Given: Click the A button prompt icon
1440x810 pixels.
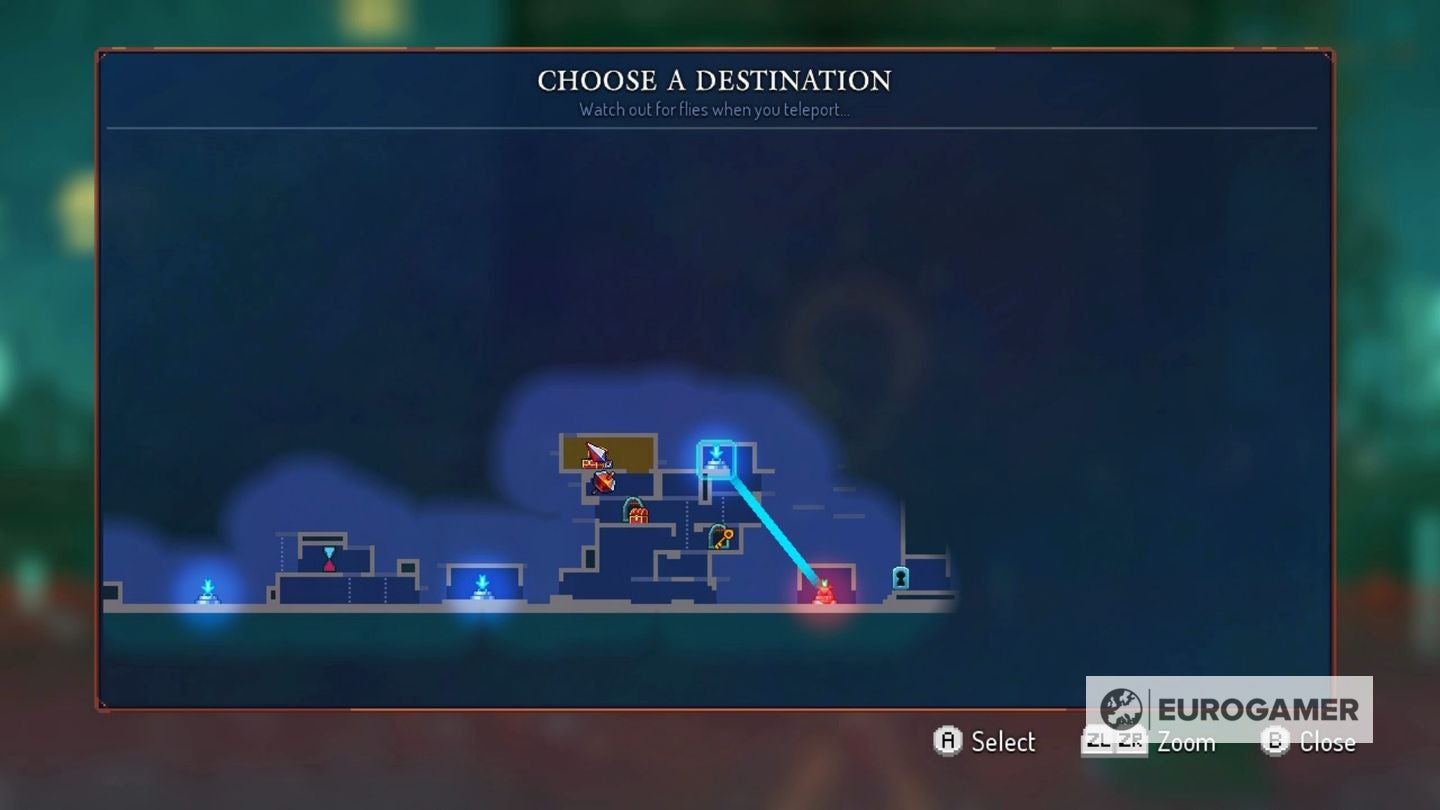Looking at the screenshot, I should click(x=950, y=742).
